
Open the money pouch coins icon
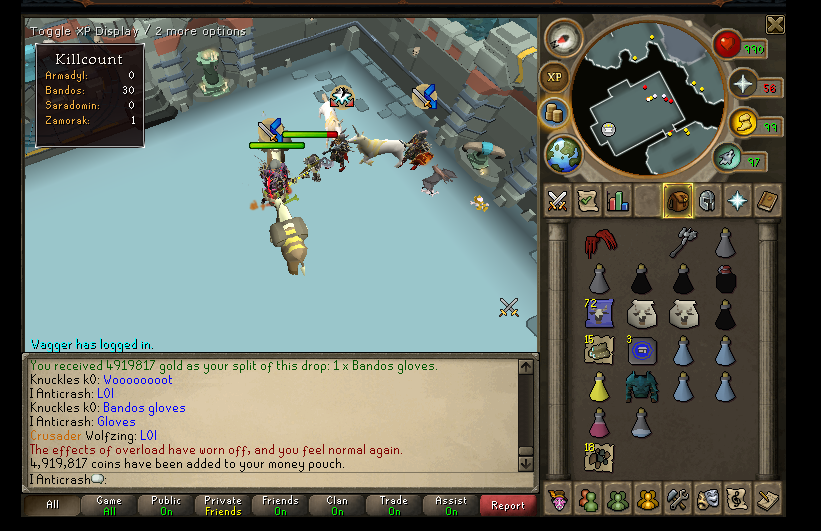click(555, 113)
